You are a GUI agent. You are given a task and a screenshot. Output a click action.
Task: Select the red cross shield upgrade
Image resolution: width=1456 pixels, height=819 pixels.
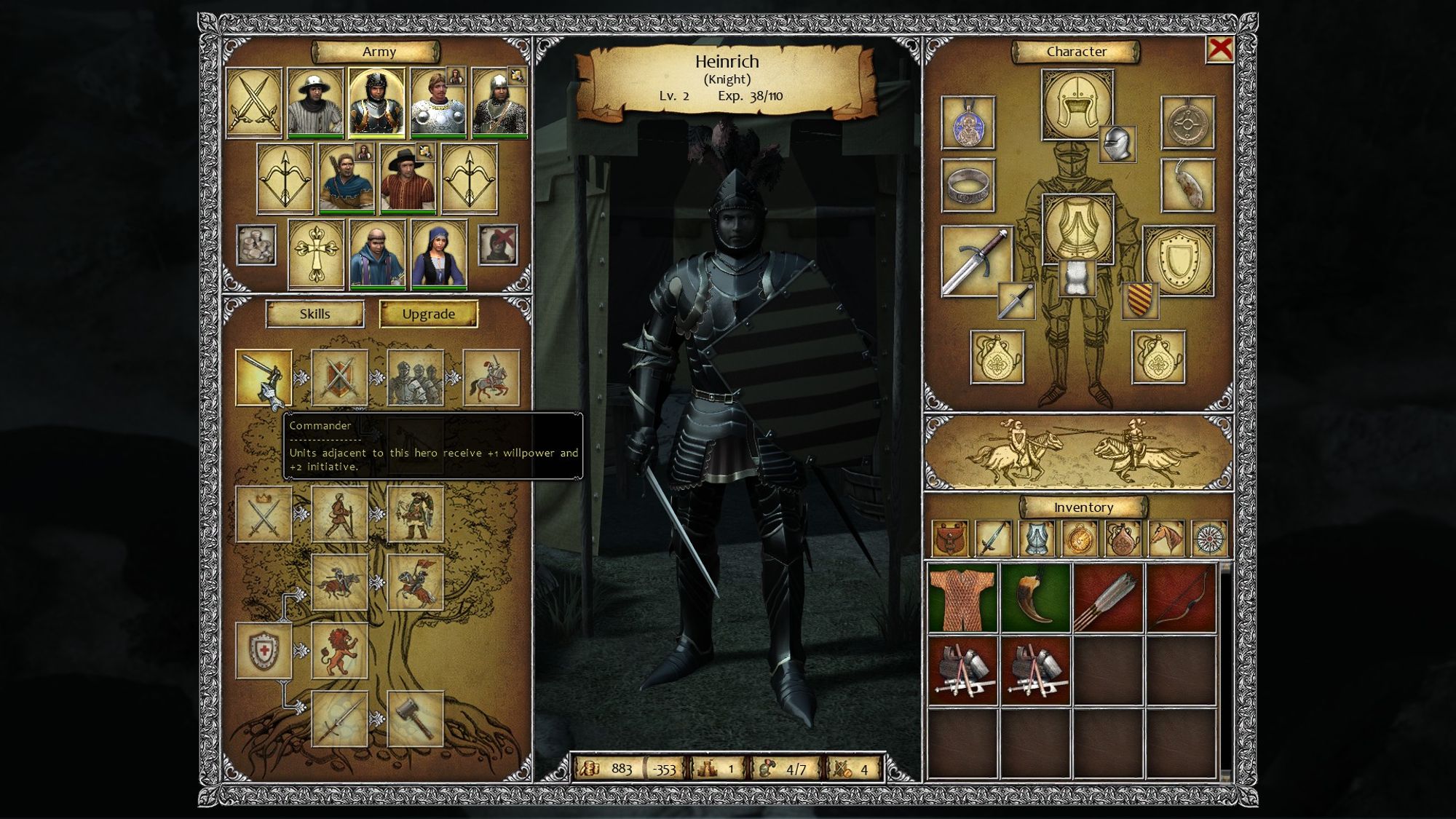tap(264, 651)
